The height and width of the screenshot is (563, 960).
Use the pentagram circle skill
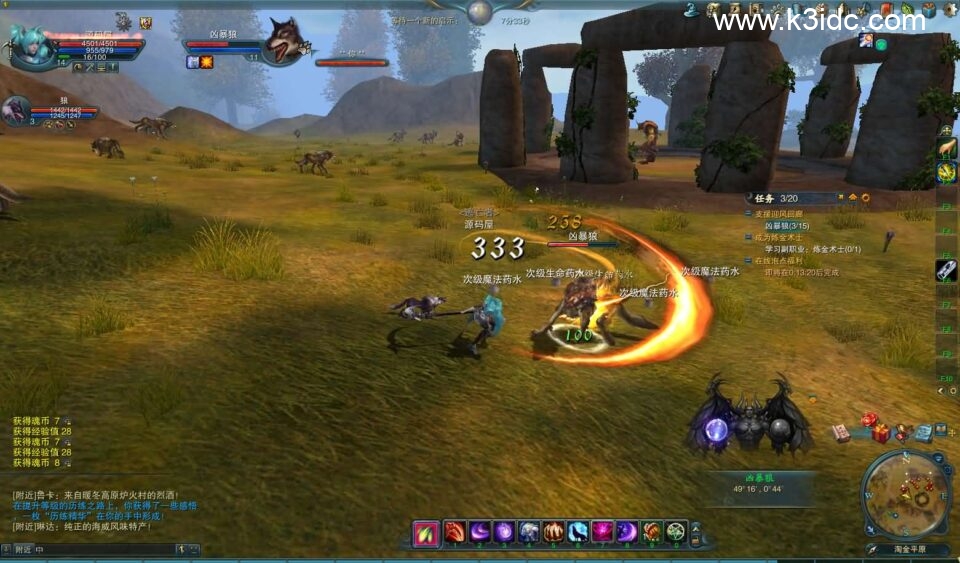[676, 533]
